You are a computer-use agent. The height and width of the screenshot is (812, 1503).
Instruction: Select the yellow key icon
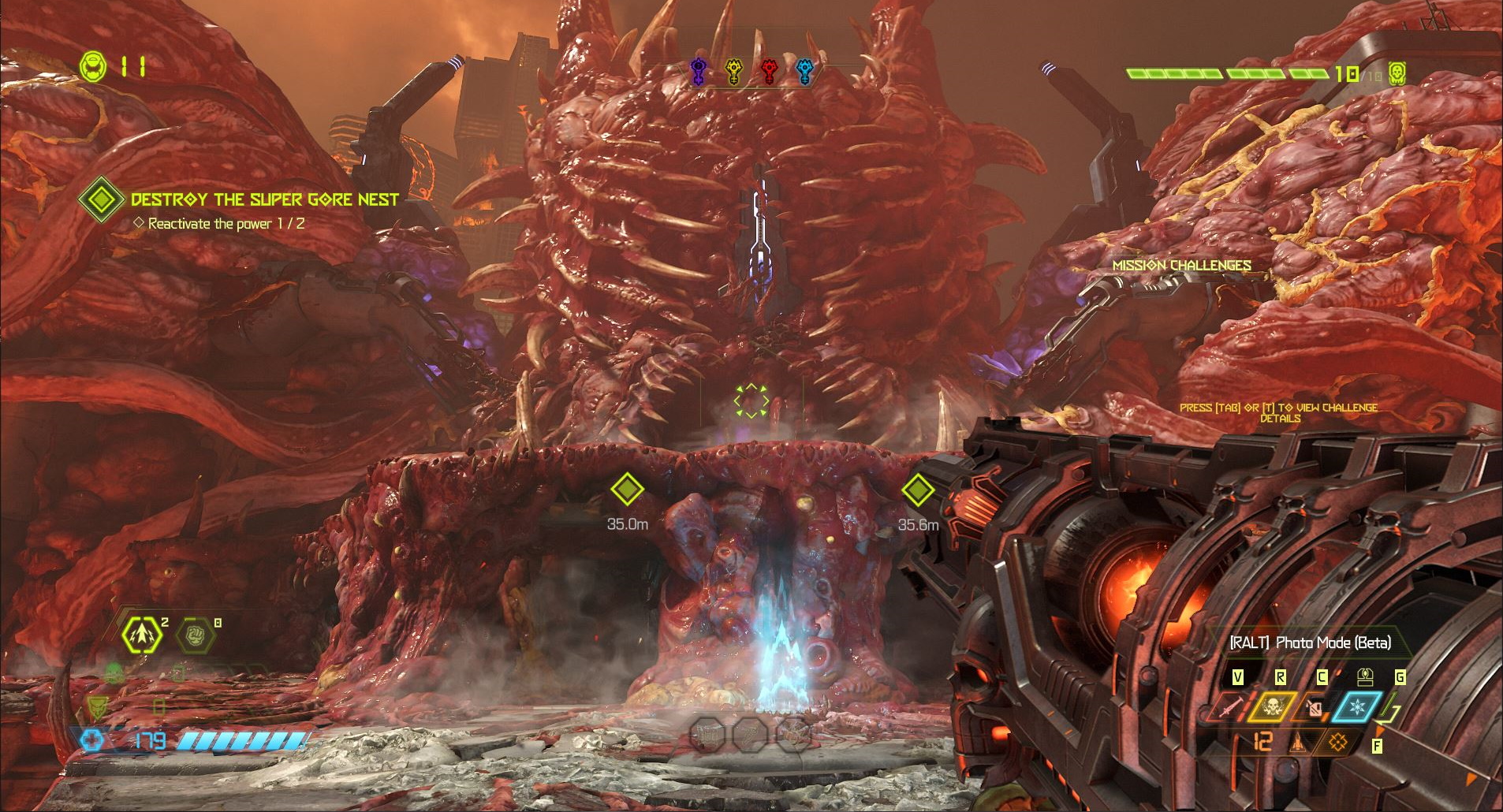click(734, 72)
